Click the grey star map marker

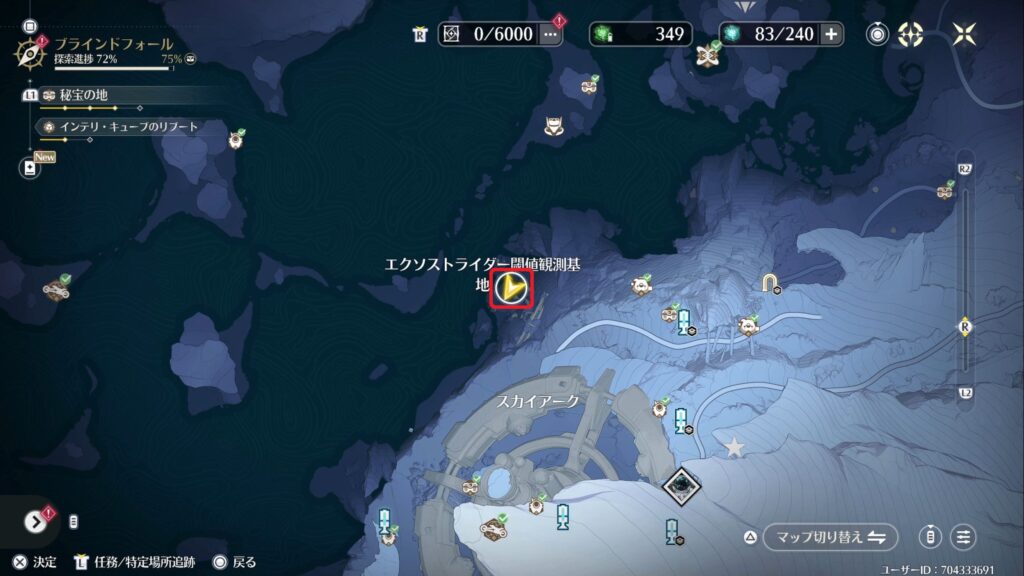coord(735,447)
